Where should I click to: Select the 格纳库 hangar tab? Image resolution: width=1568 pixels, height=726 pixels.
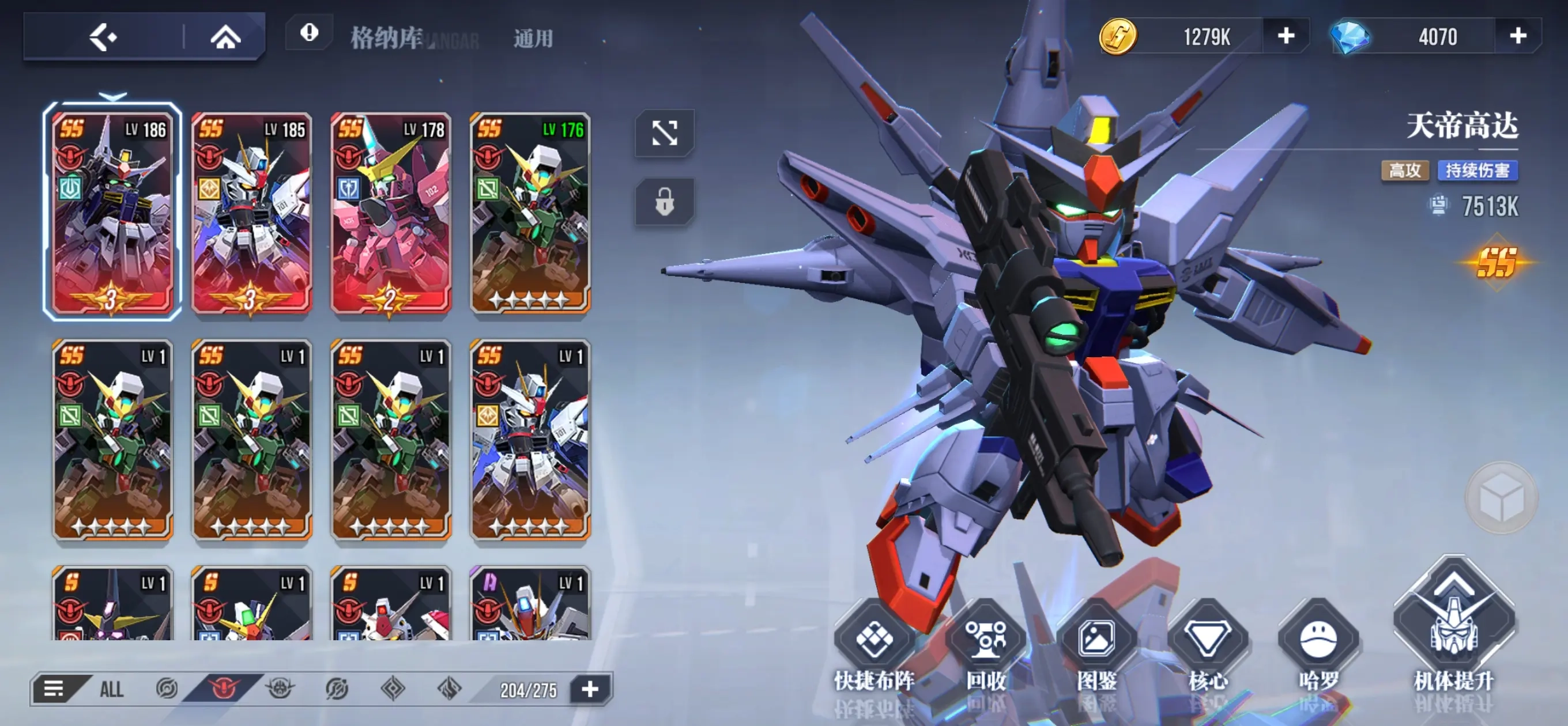[386, 36]
